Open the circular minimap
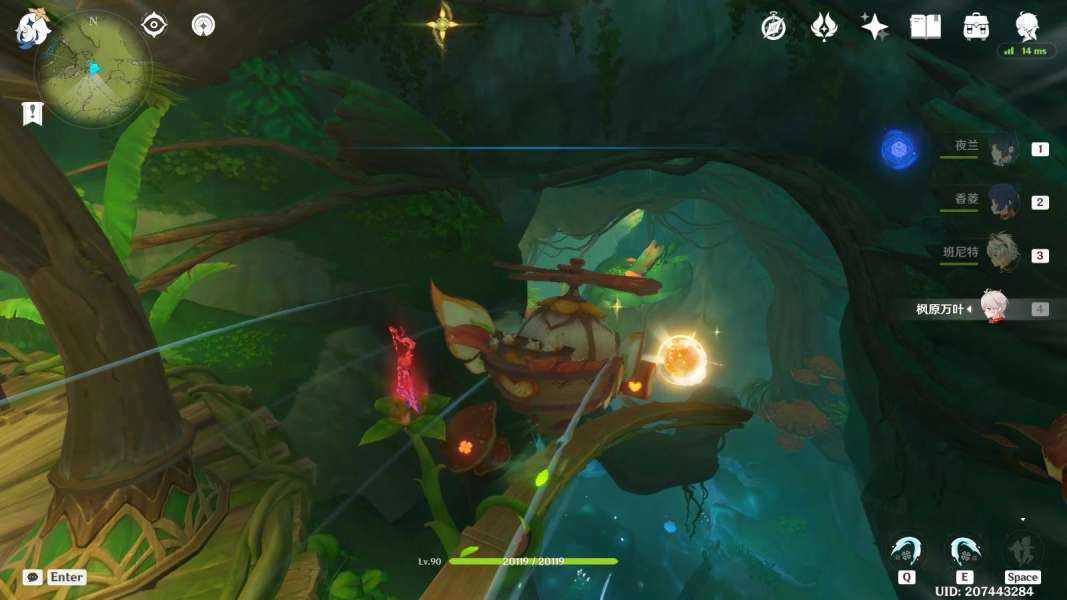The width and height of the screenshot is (1067, 600). [93, 68]
